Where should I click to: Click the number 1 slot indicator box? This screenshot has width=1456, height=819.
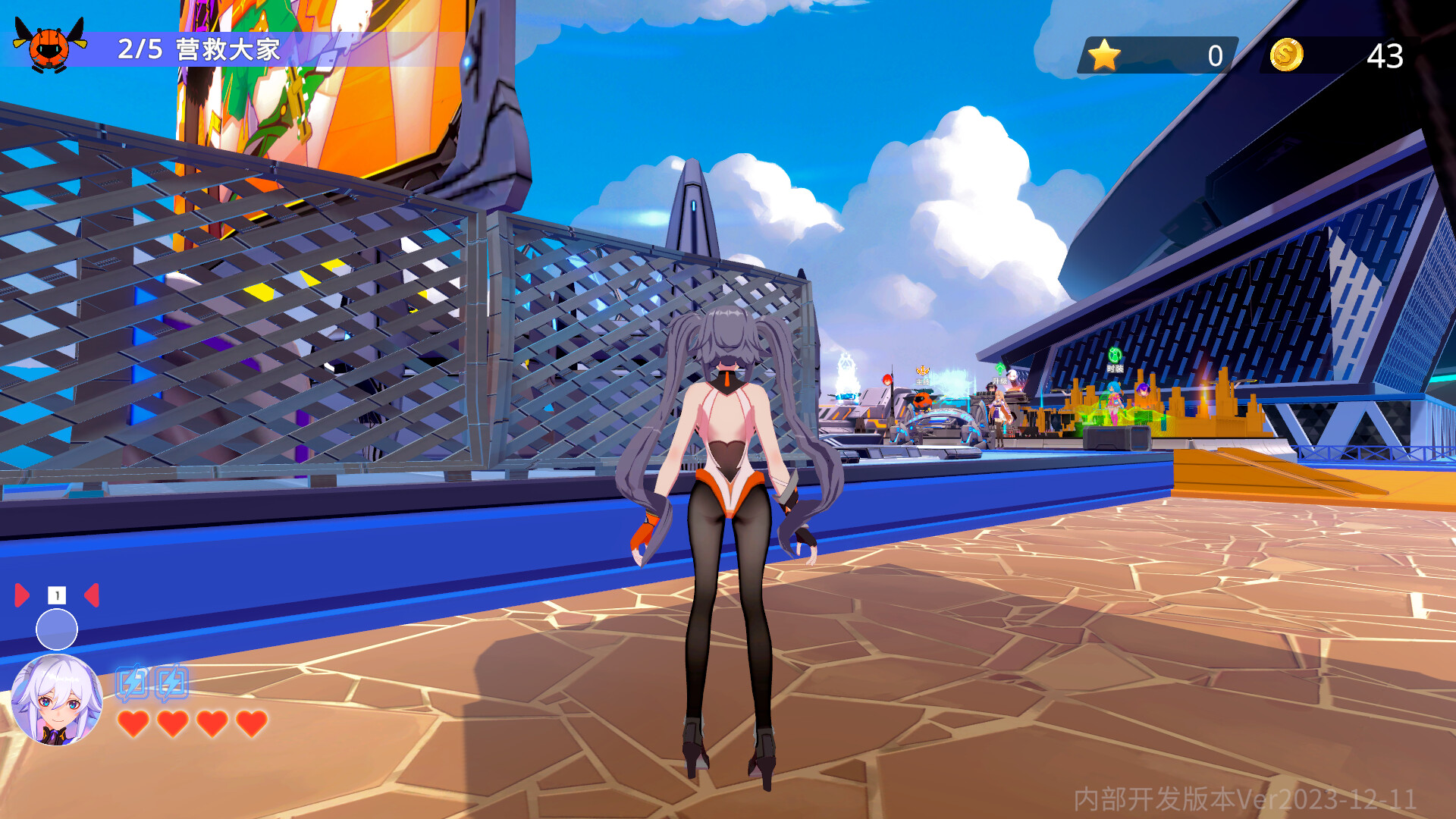57,595
